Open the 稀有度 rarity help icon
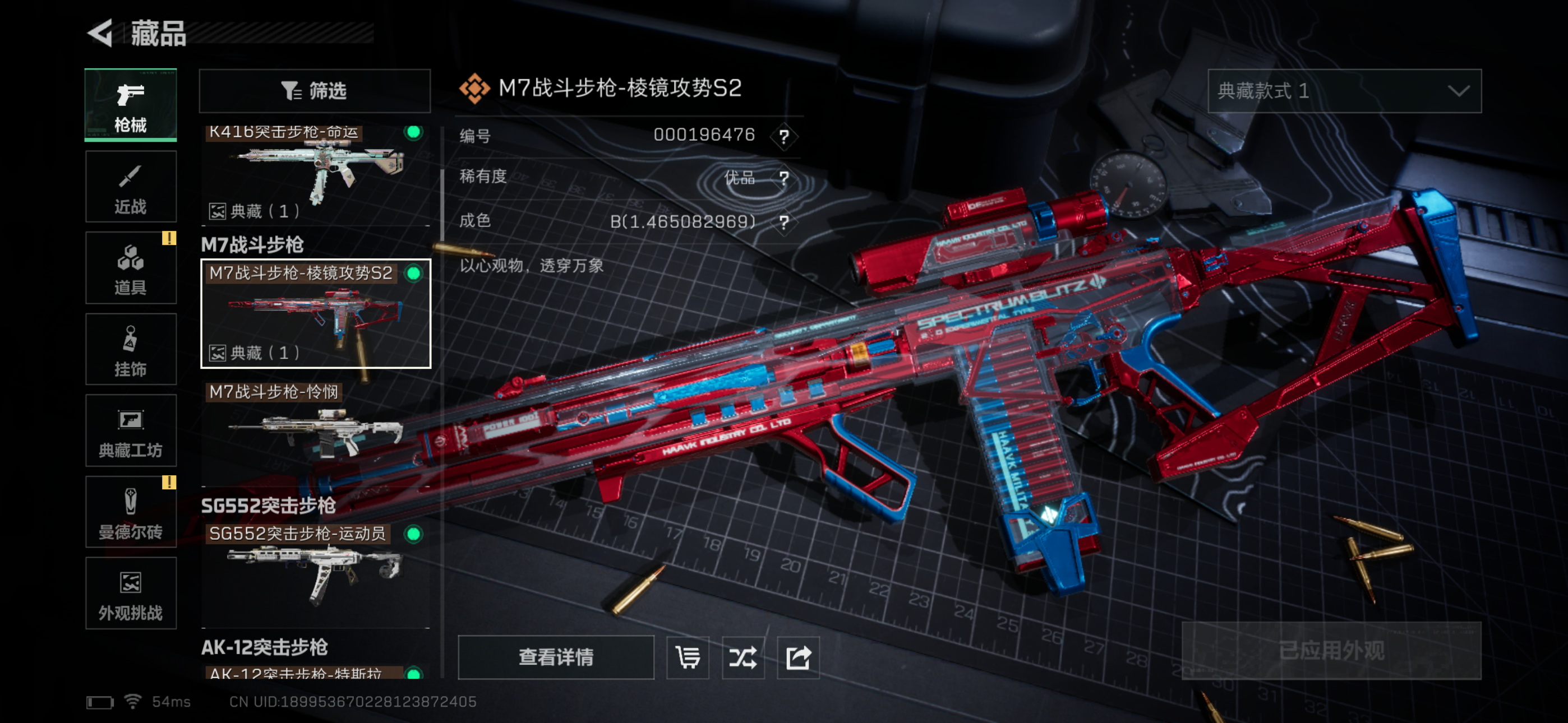The height and width of the screenshot is (723, 1568). click(784, 178)
